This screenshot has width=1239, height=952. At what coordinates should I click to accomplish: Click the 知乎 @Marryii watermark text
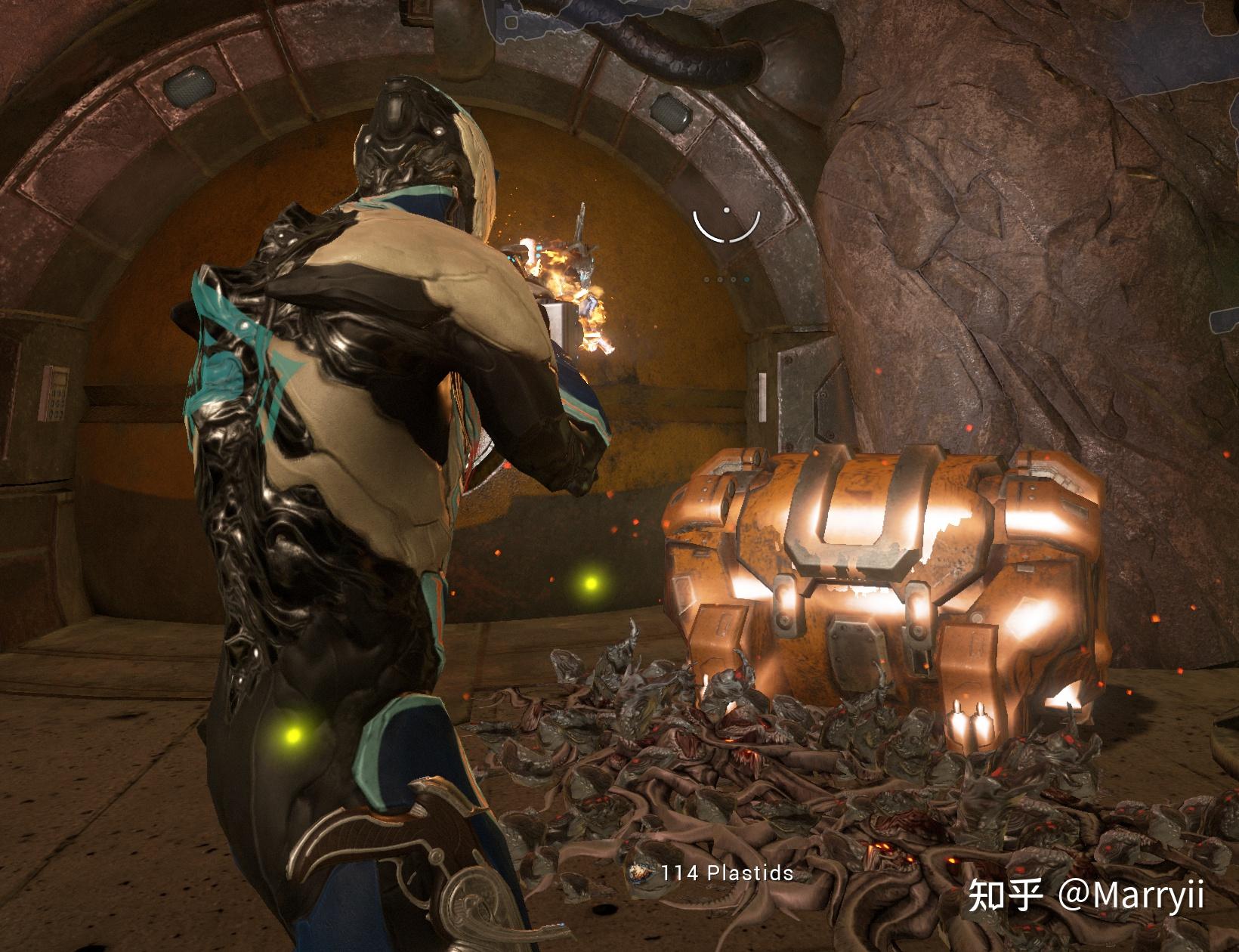coord(1088,895)
